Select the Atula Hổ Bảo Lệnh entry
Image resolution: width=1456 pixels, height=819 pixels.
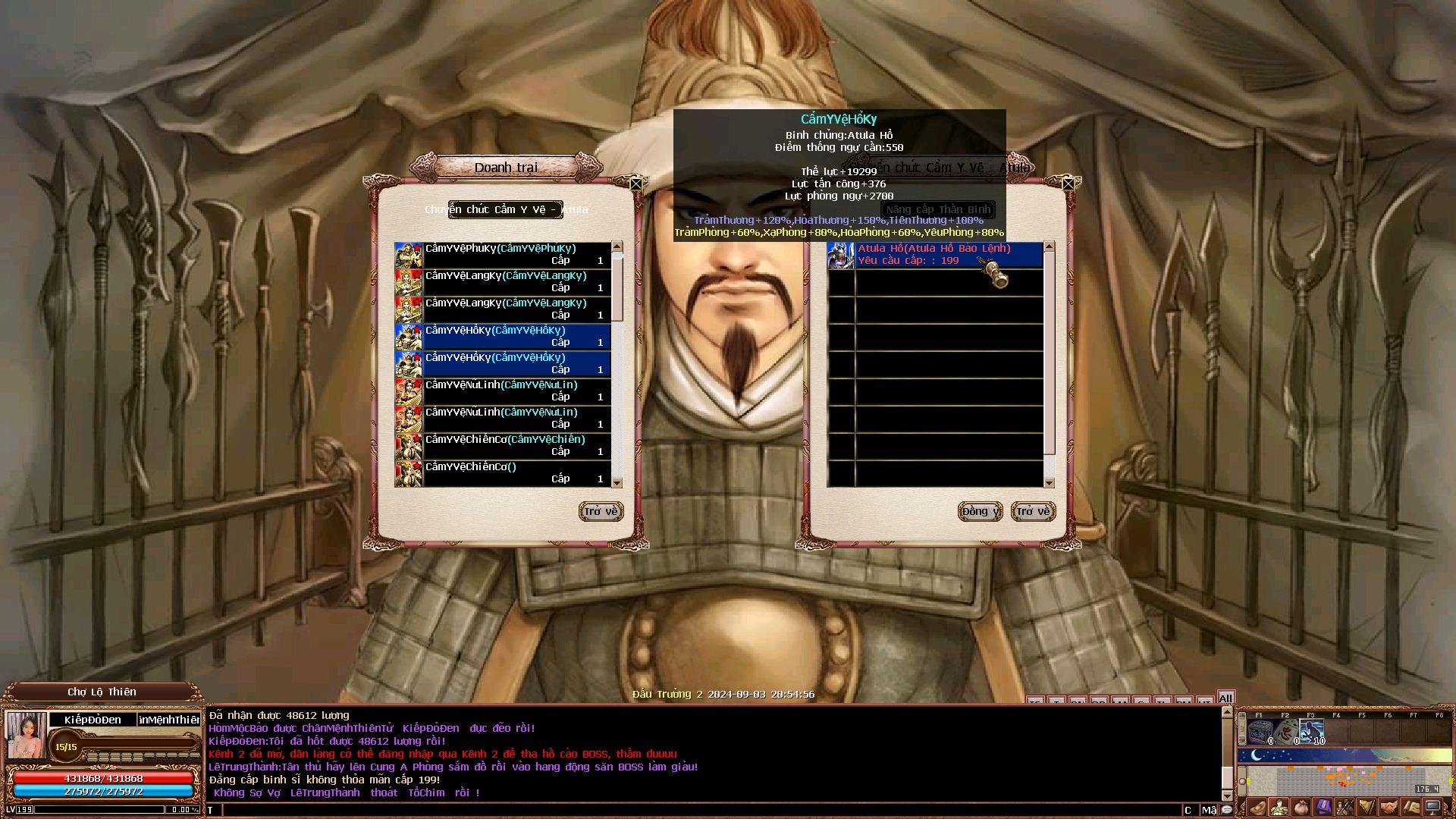tap(935, 255)
